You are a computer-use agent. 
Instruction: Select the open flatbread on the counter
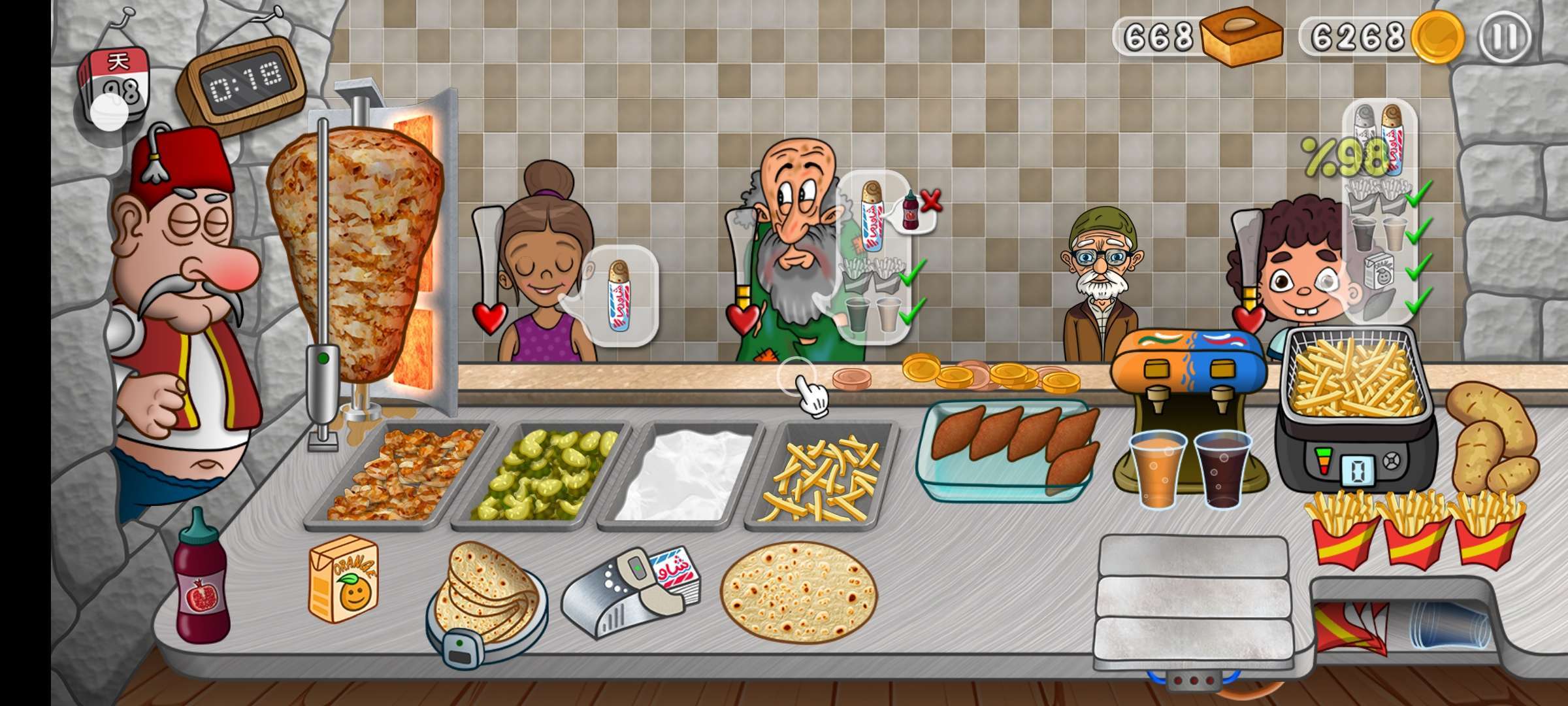[x=798, y=591]
